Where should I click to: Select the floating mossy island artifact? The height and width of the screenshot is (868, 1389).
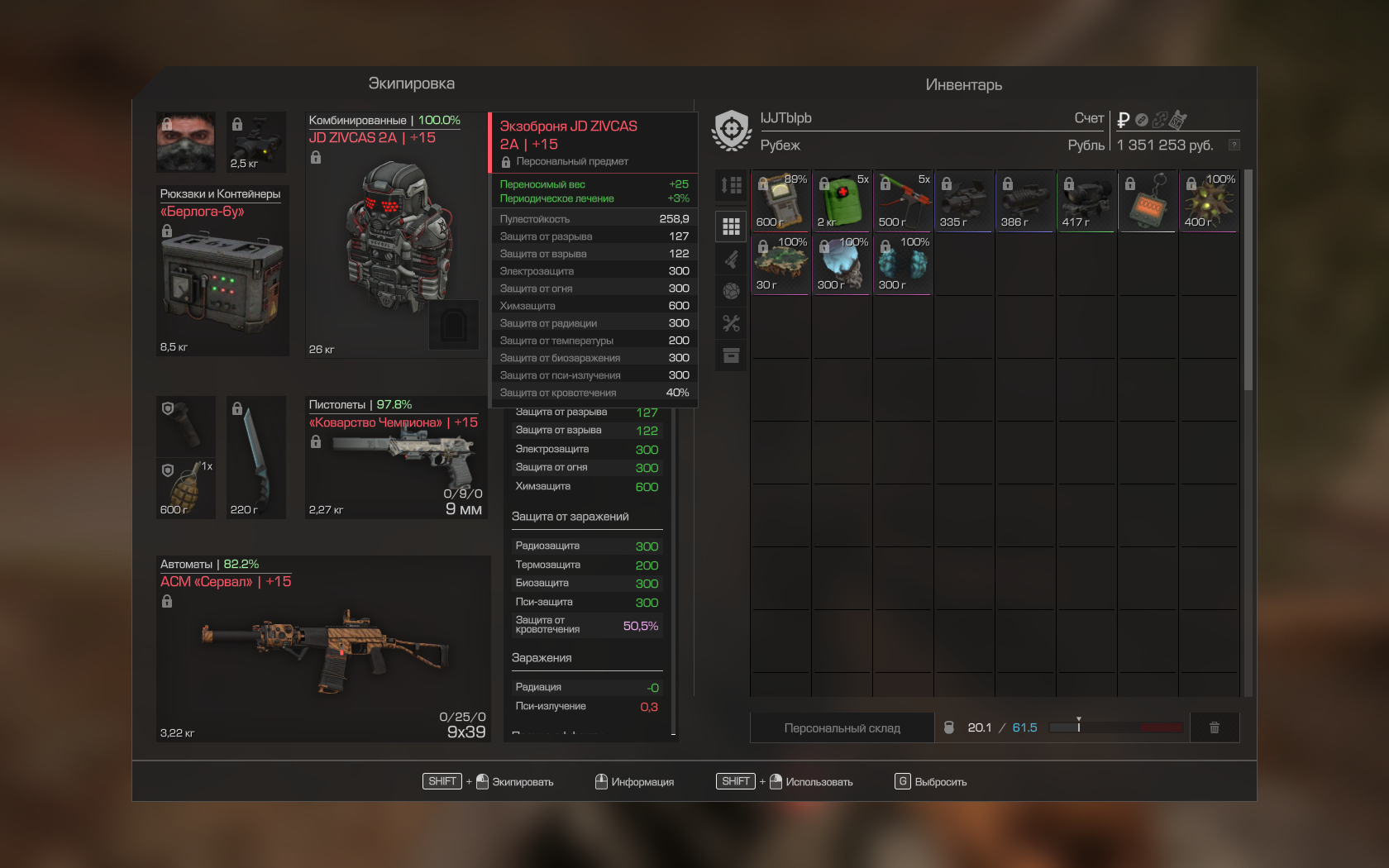(780, 264)
